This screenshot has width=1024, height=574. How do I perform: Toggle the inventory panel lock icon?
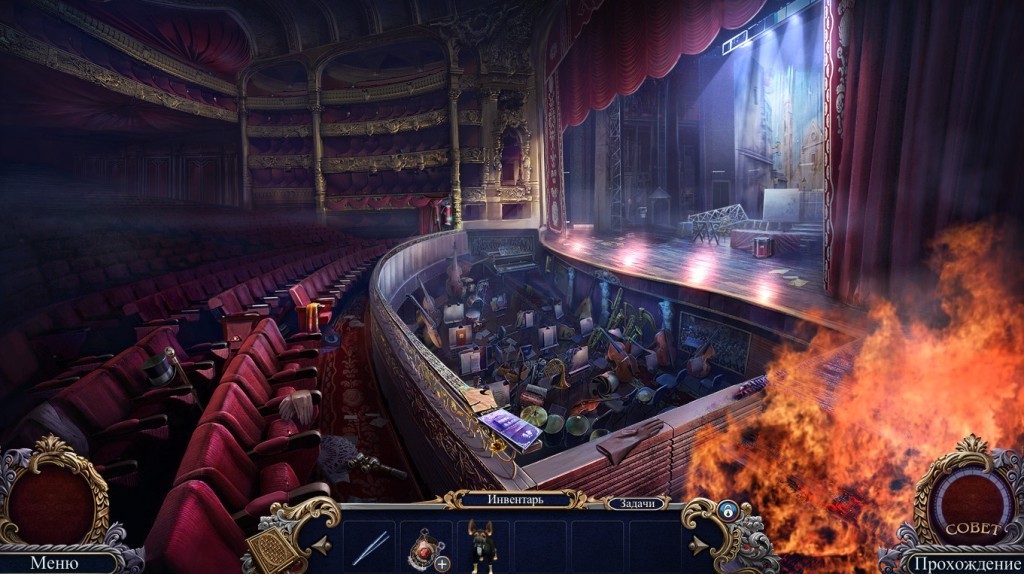pyautogui.click(x=726, y=510)
